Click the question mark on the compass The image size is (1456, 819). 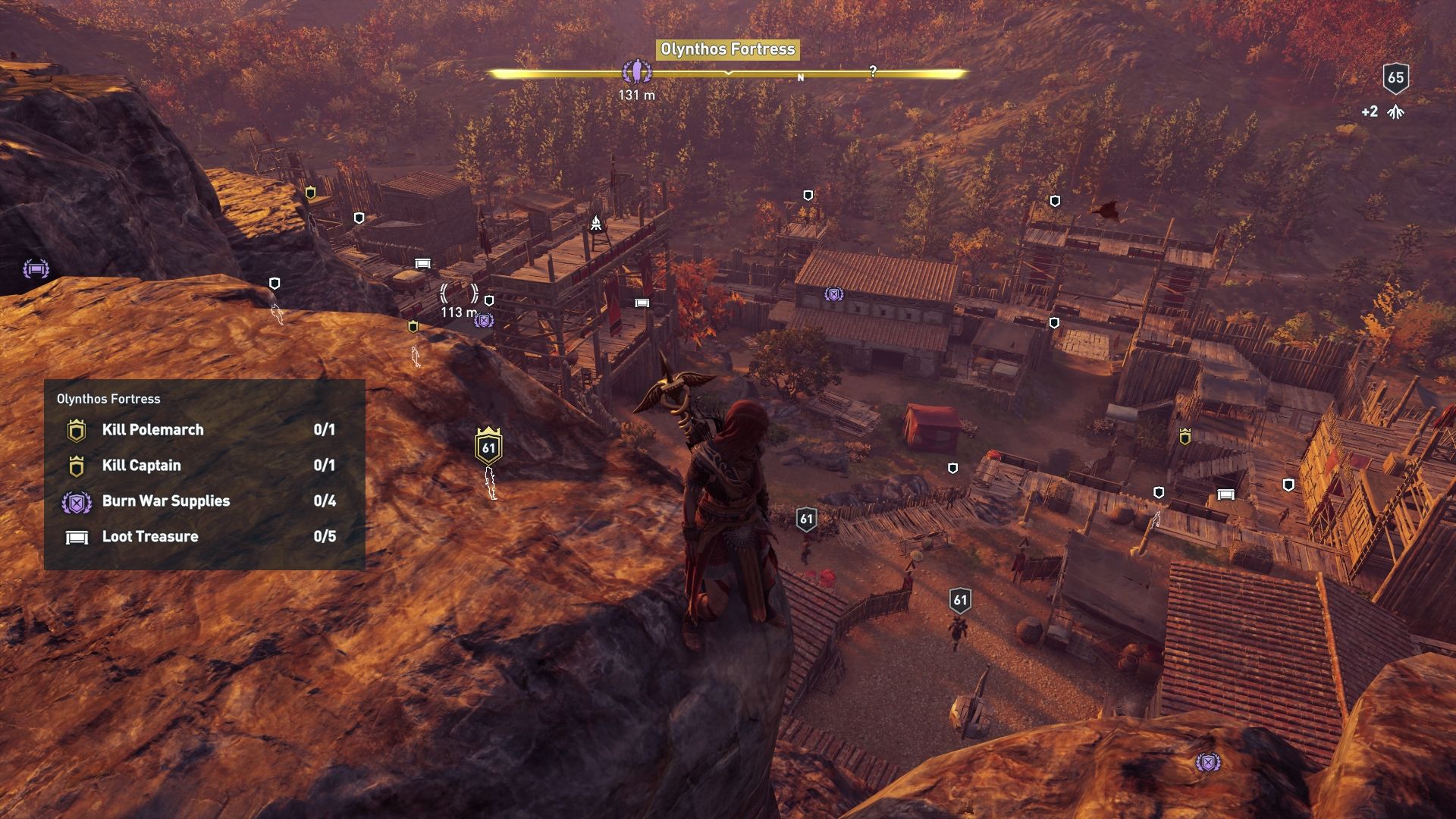tap(873, 71)
